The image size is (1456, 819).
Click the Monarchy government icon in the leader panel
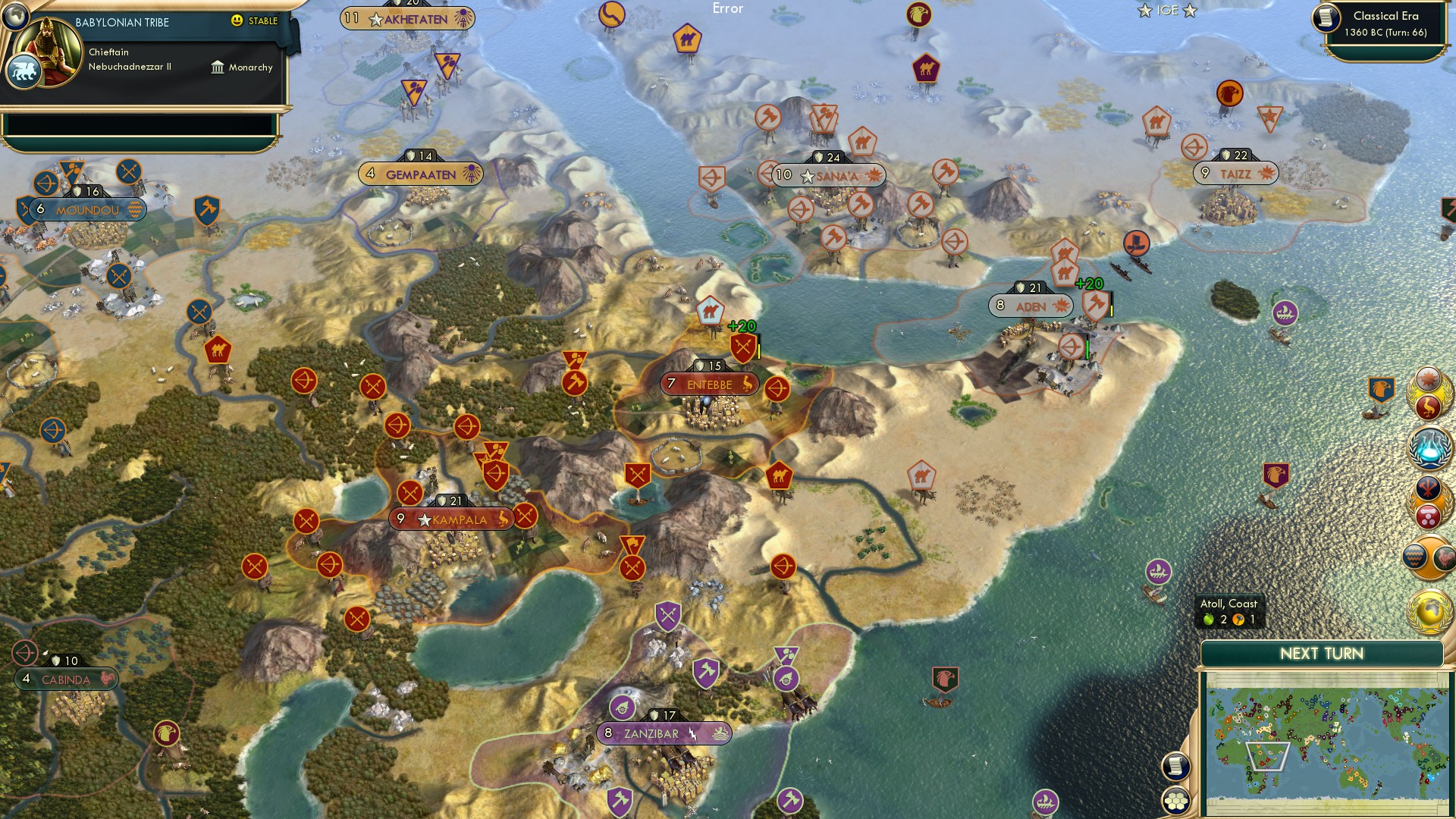[x=218, y=67]
